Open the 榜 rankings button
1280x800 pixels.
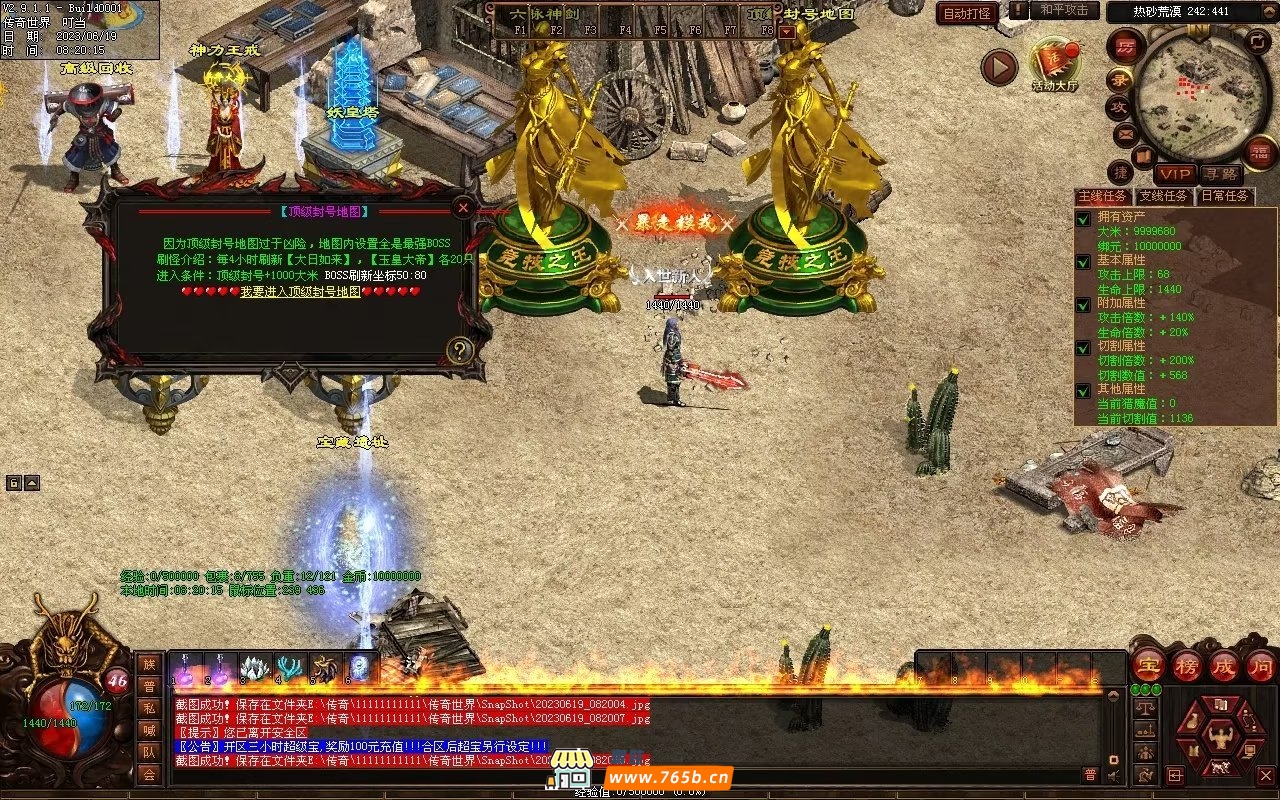[1186, 665]
